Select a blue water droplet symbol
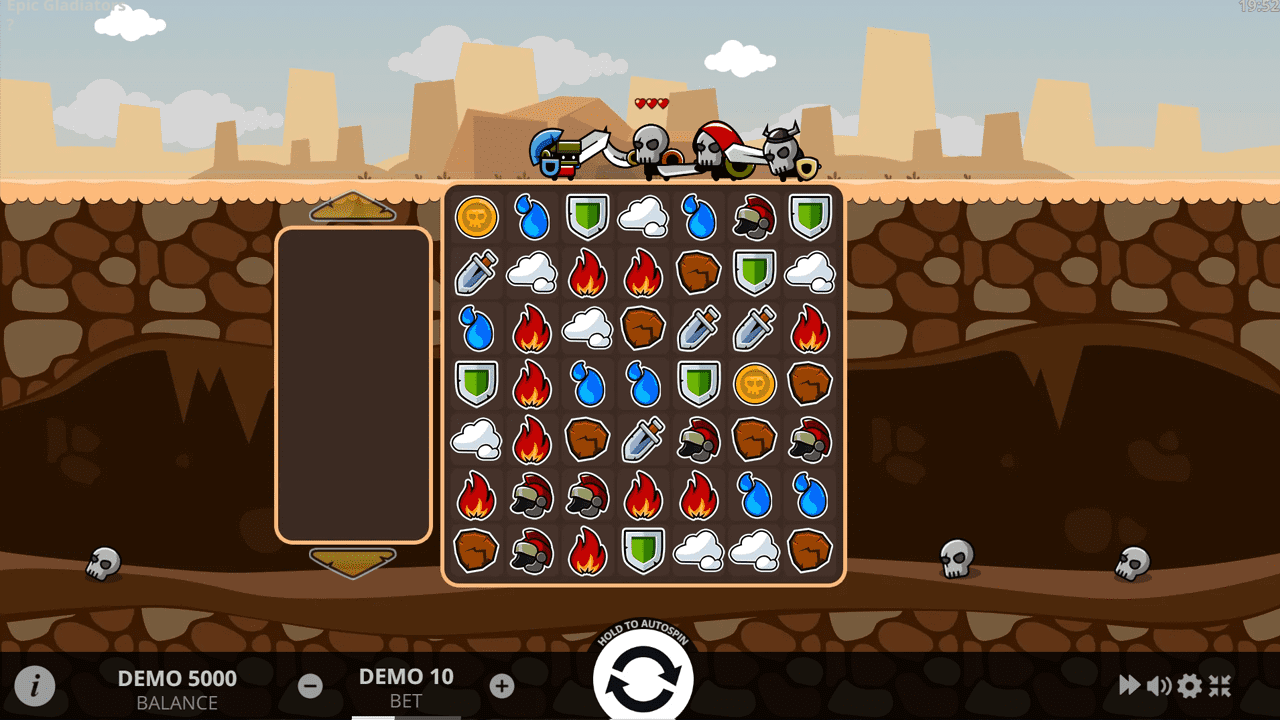 [x=531, y=217]
